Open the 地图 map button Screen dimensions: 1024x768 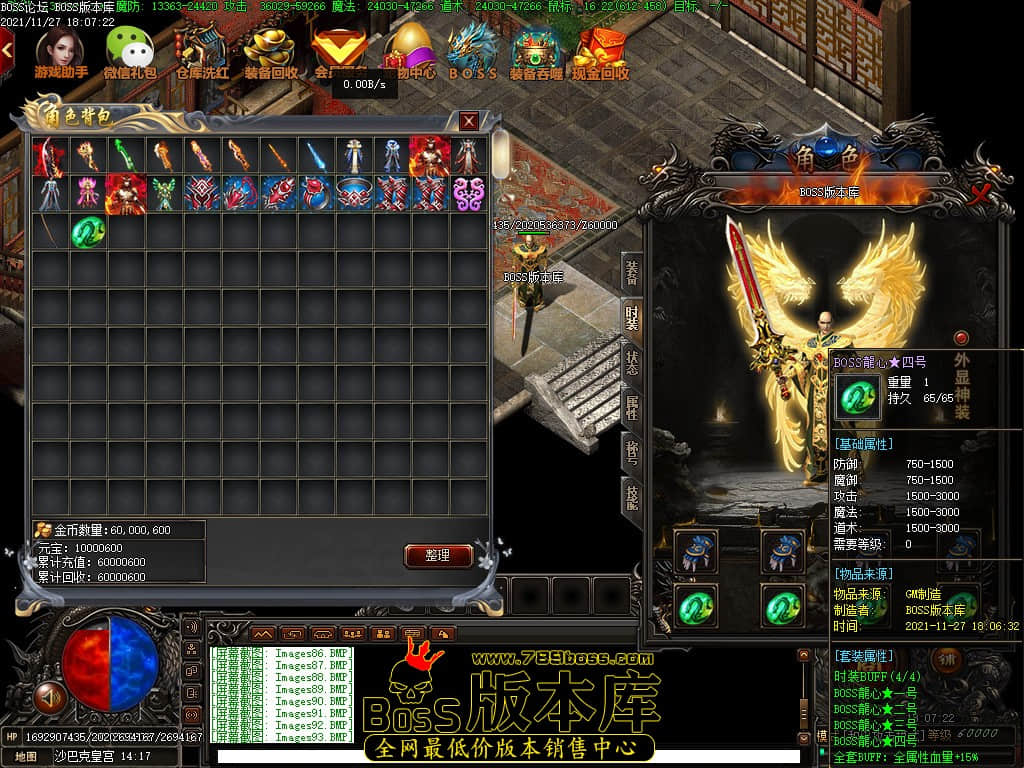[26, 757]
